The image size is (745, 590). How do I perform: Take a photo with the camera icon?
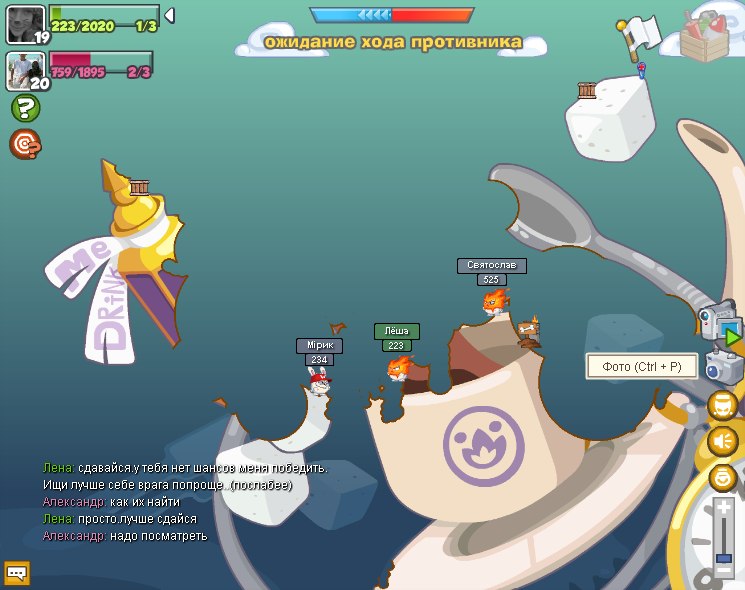pos(722,367)
